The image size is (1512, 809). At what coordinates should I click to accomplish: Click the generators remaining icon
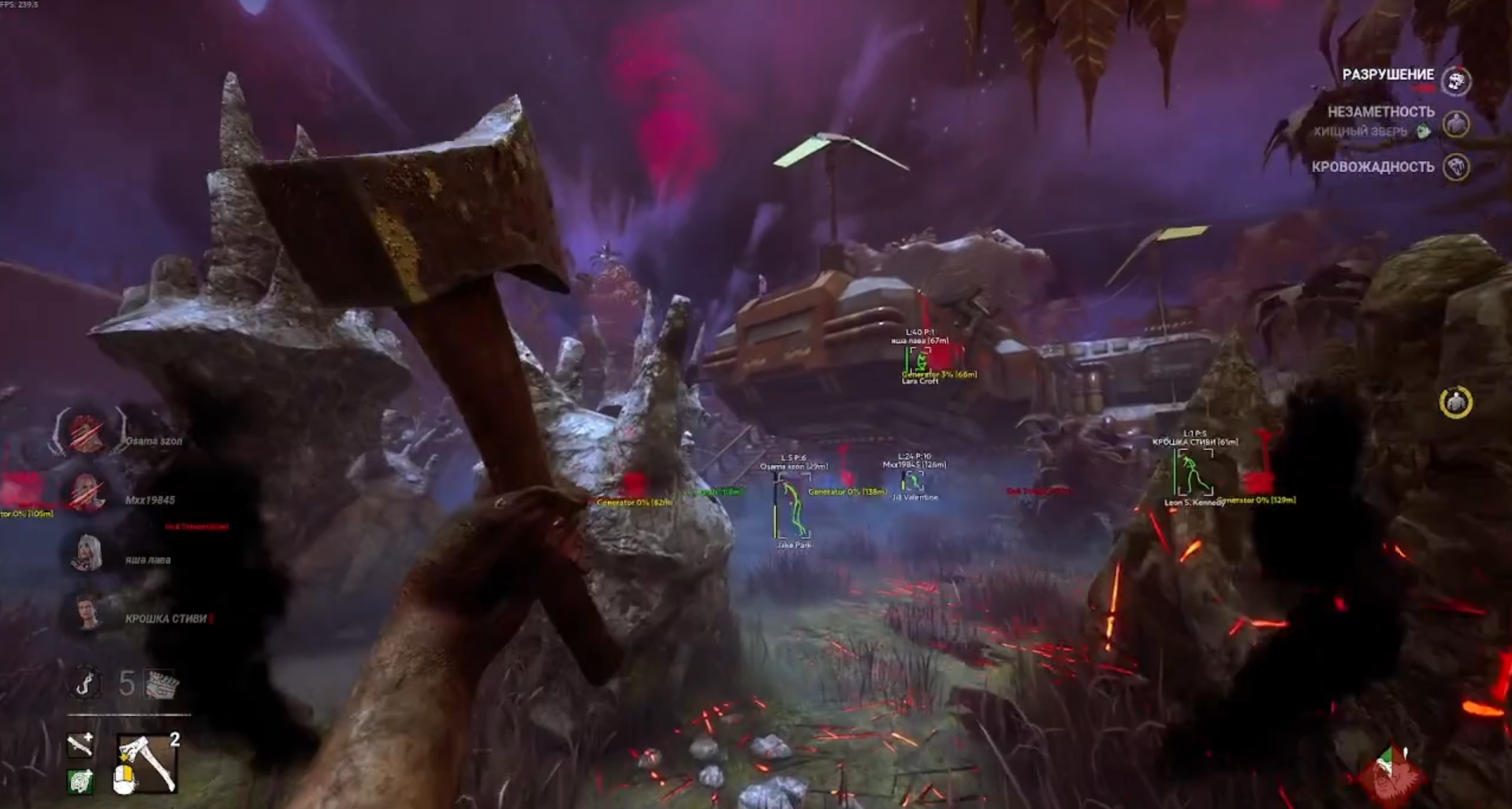tap(162, 684)
